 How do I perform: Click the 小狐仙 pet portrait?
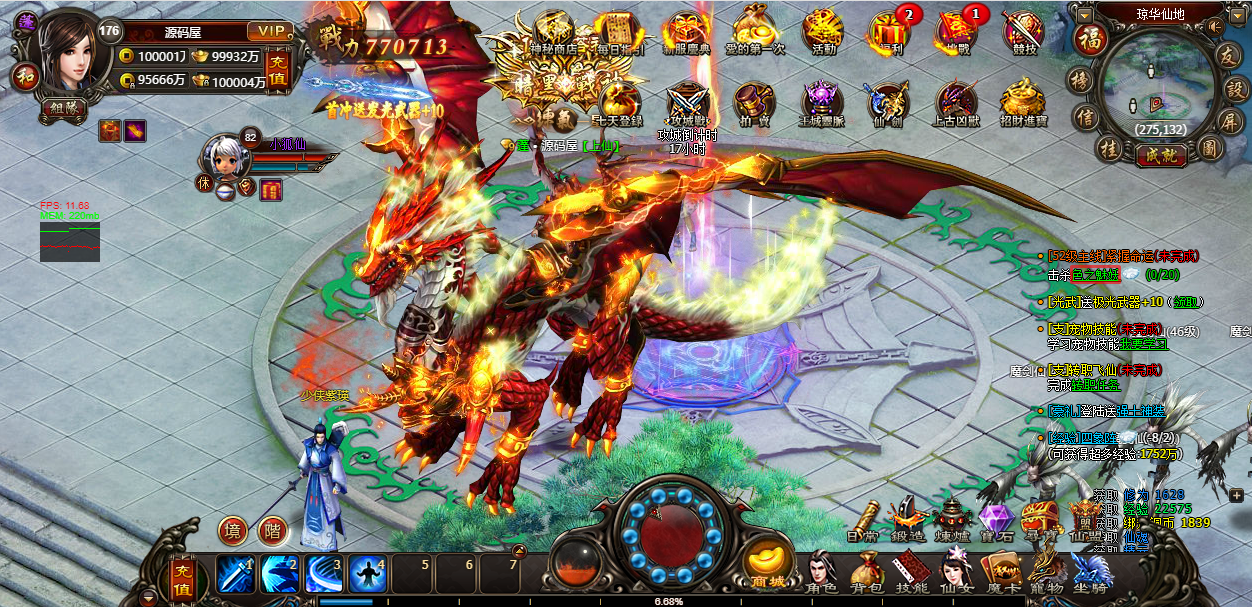coord(222,157)
